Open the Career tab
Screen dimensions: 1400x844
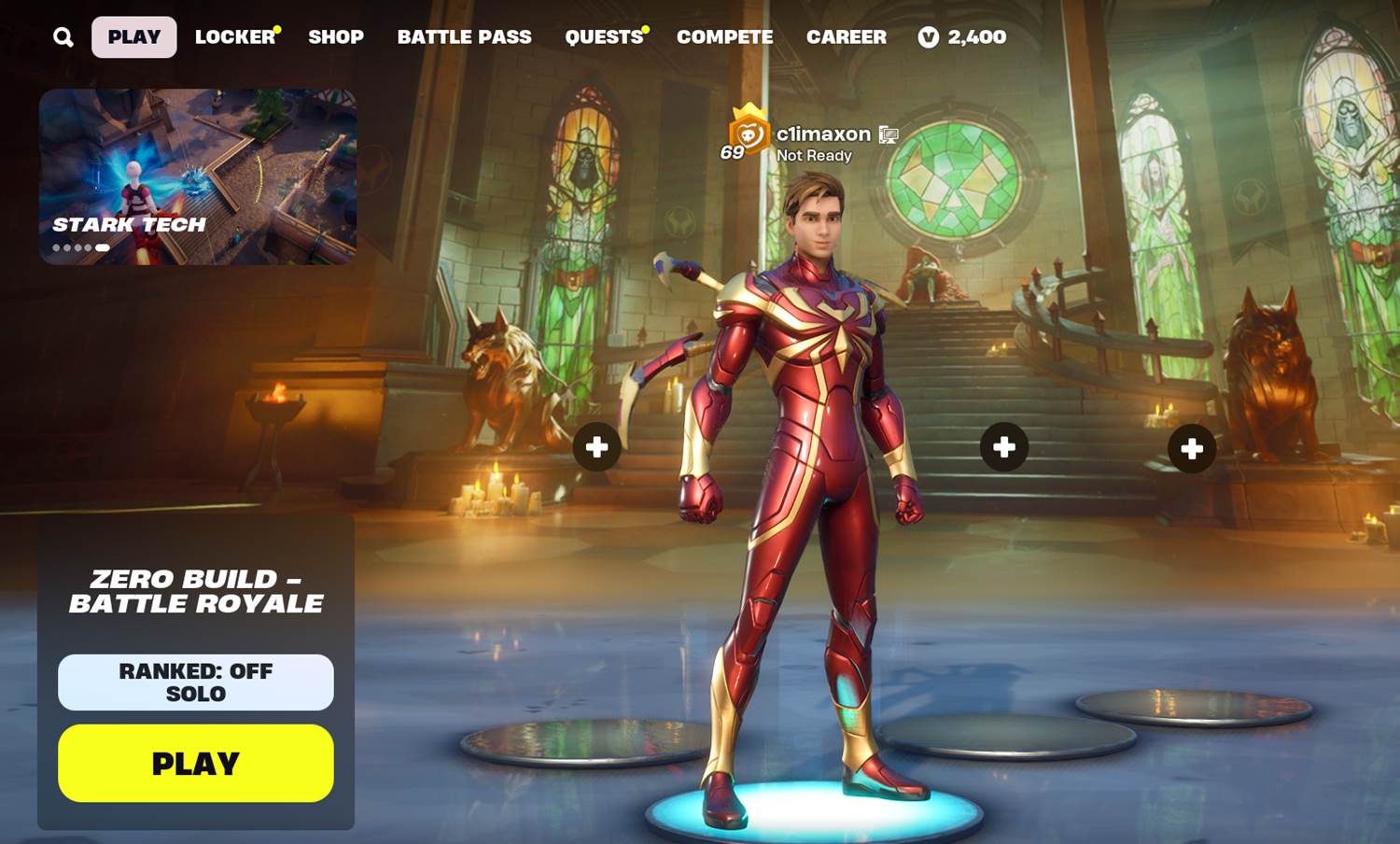tap(846, 37)
